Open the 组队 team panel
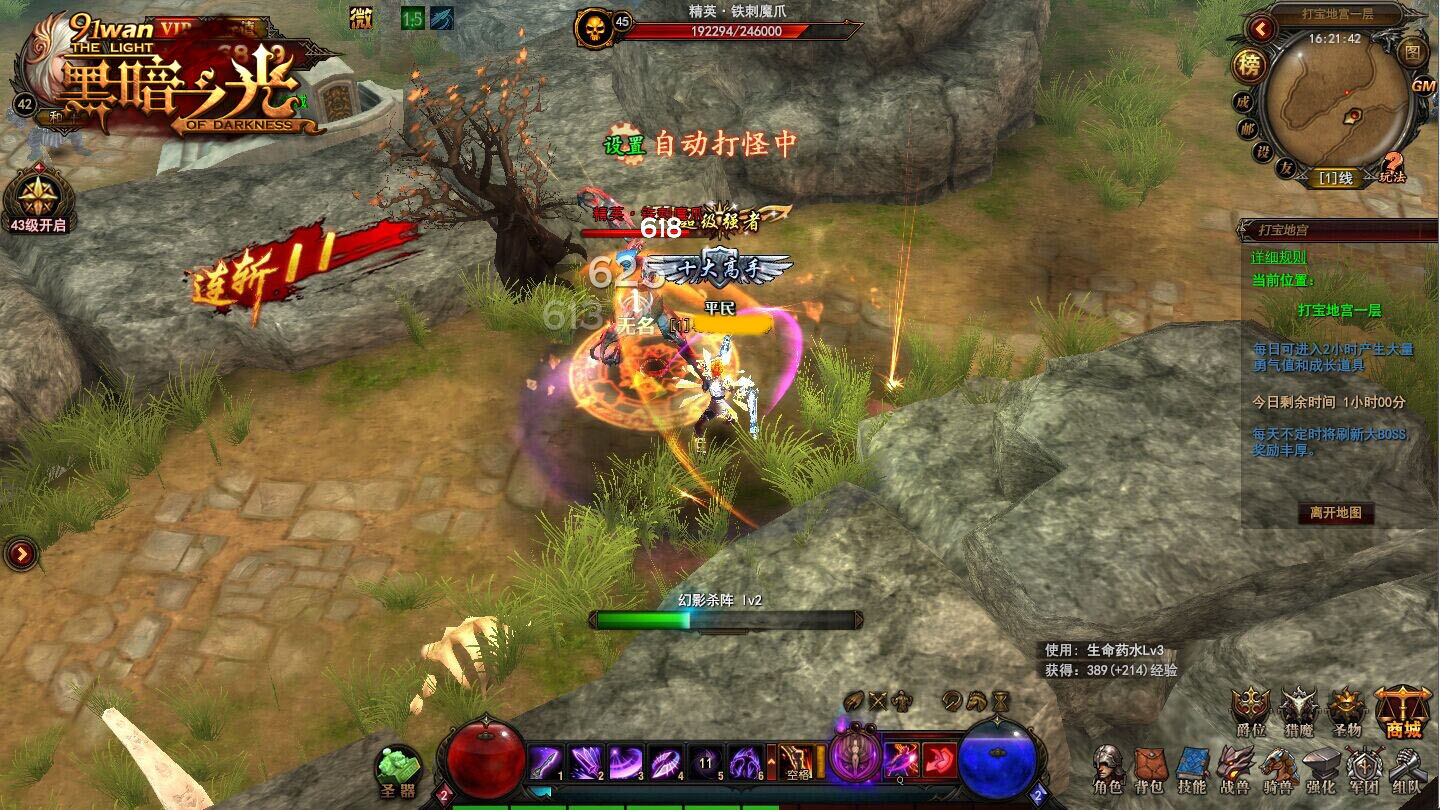 1407,767
